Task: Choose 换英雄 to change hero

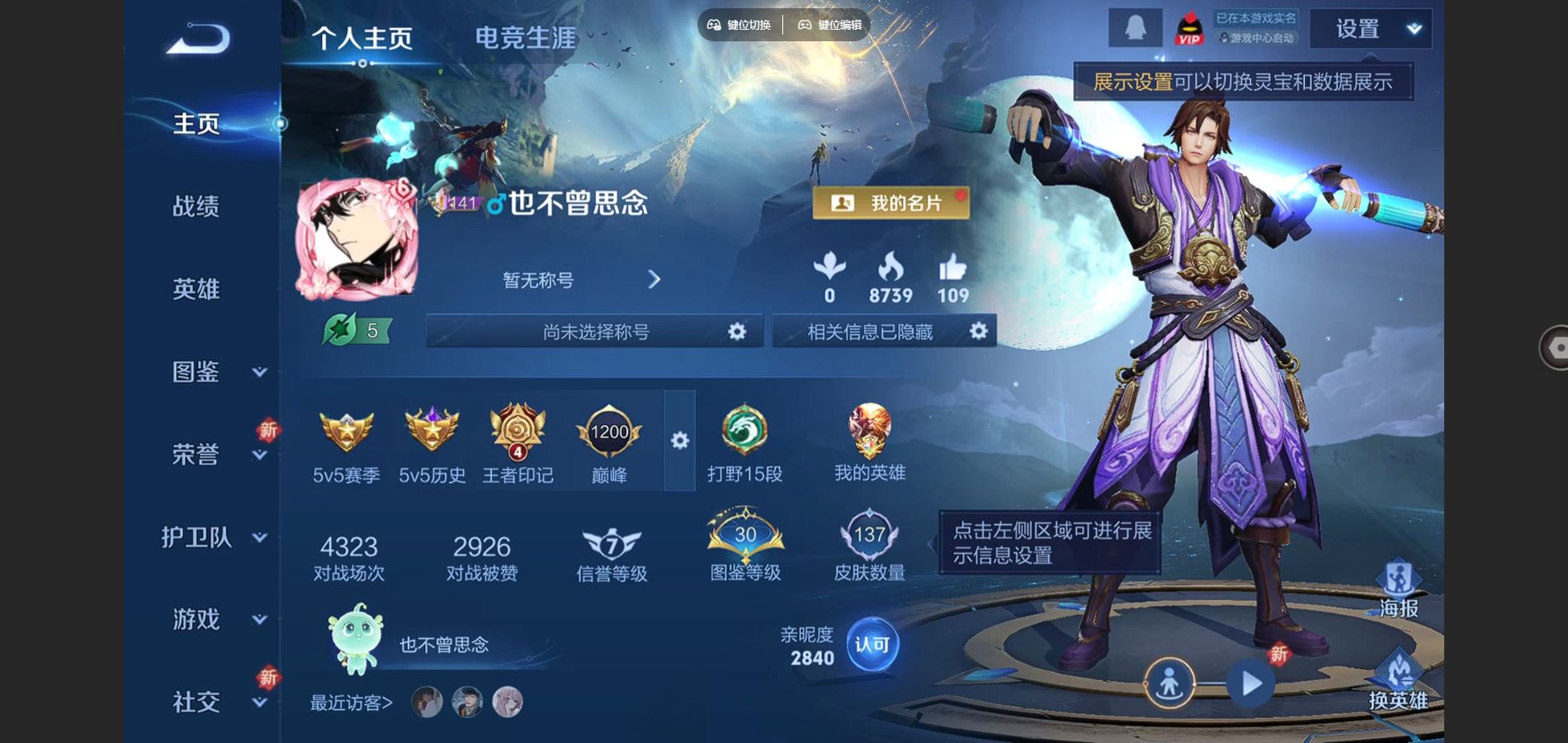Action: click(1398, 680)
